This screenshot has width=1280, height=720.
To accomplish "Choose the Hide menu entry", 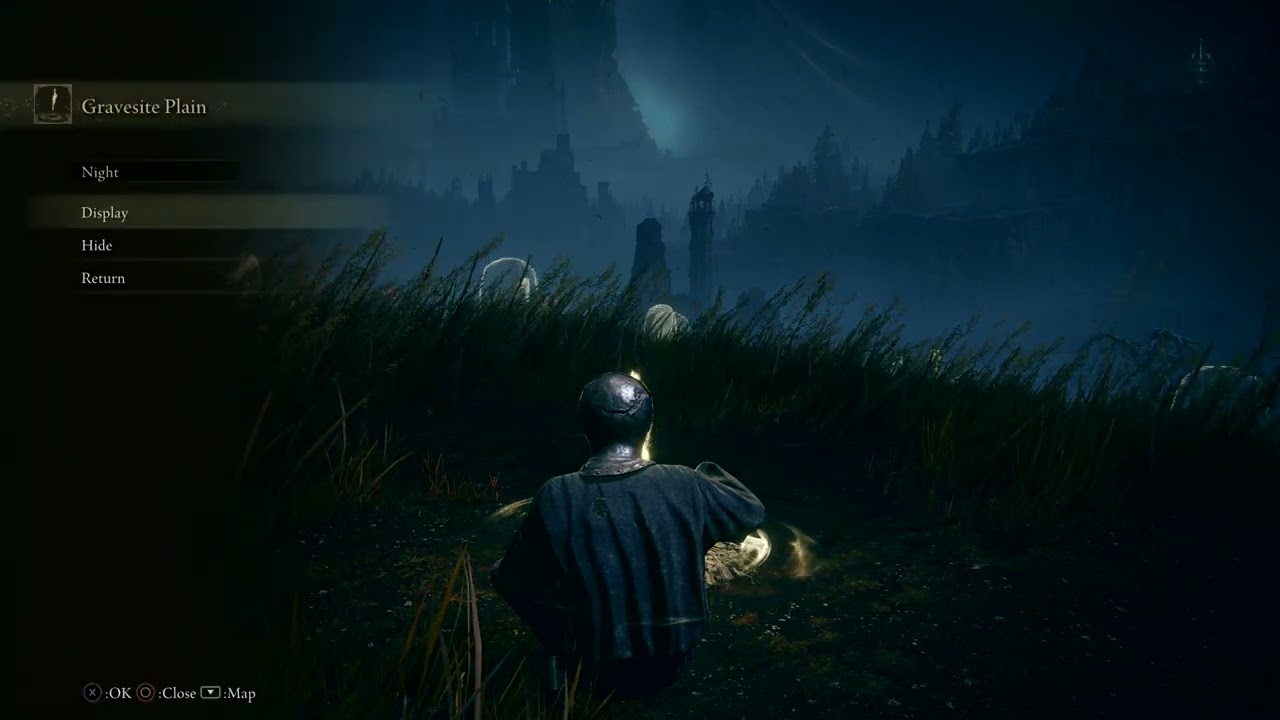I will pyautogui.click(x=97, y=245).
